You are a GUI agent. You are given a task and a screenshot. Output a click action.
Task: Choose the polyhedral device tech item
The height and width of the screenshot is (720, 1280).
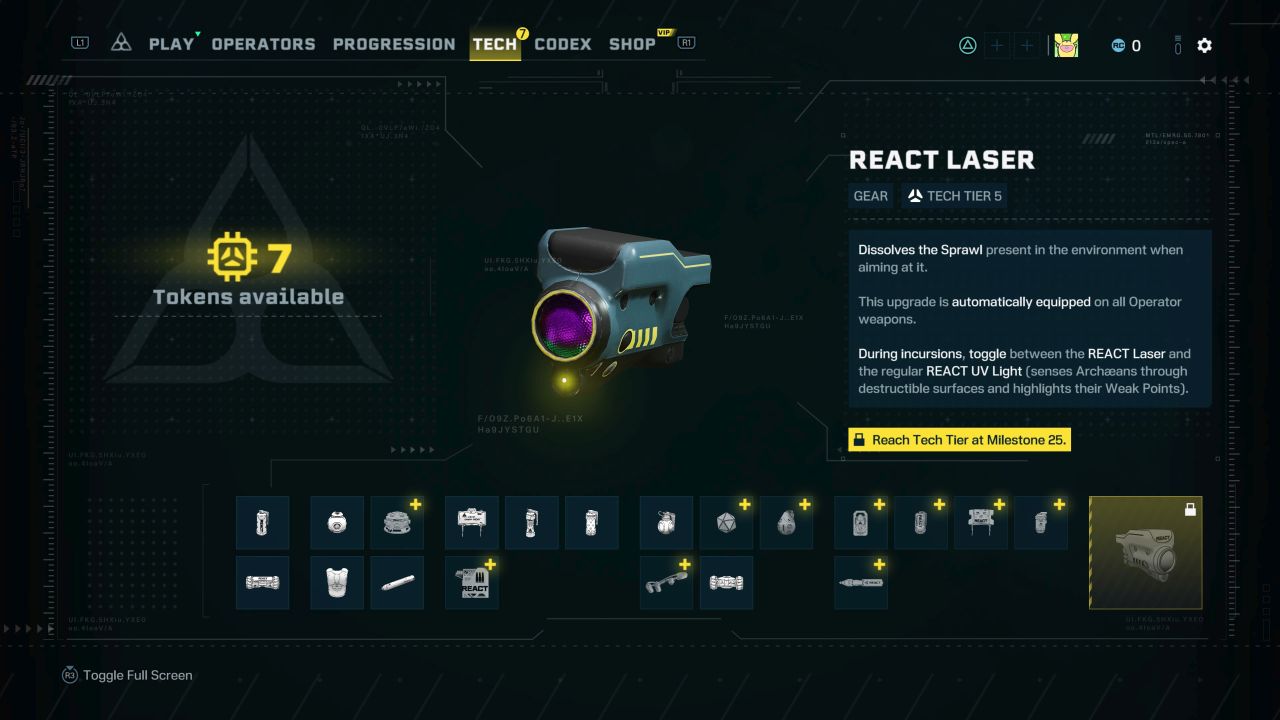point(726,522)
